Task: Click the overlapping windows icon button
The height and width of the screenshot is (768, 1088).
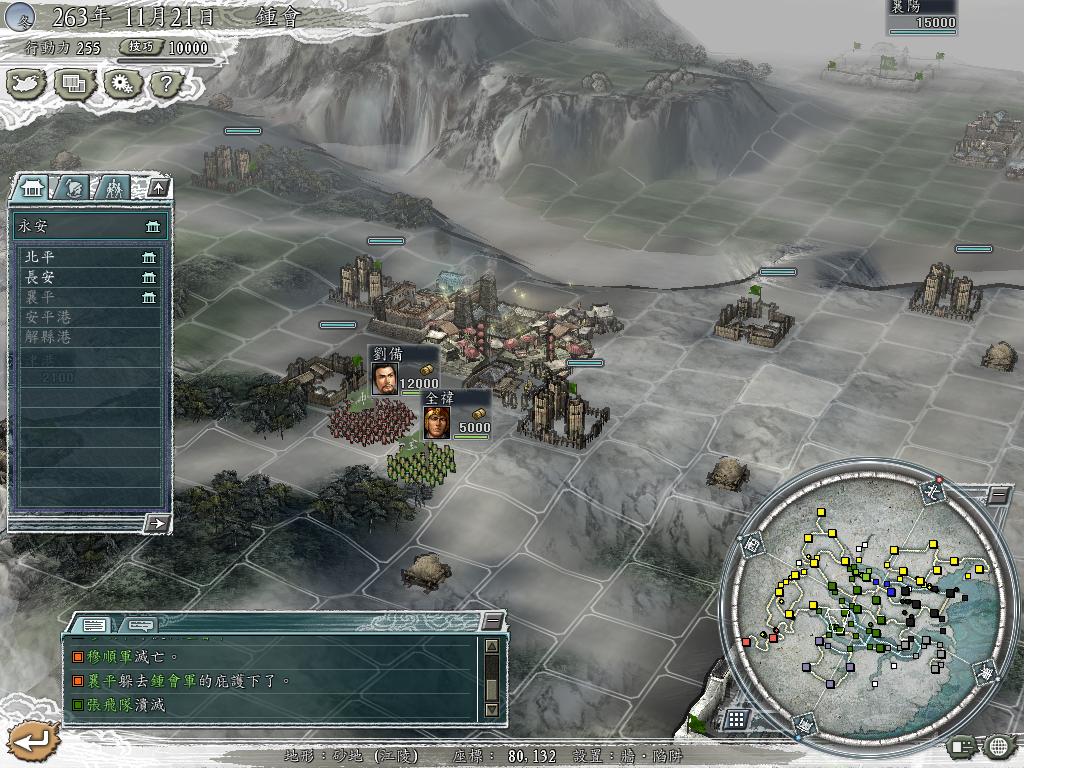Action: [74, 84]
